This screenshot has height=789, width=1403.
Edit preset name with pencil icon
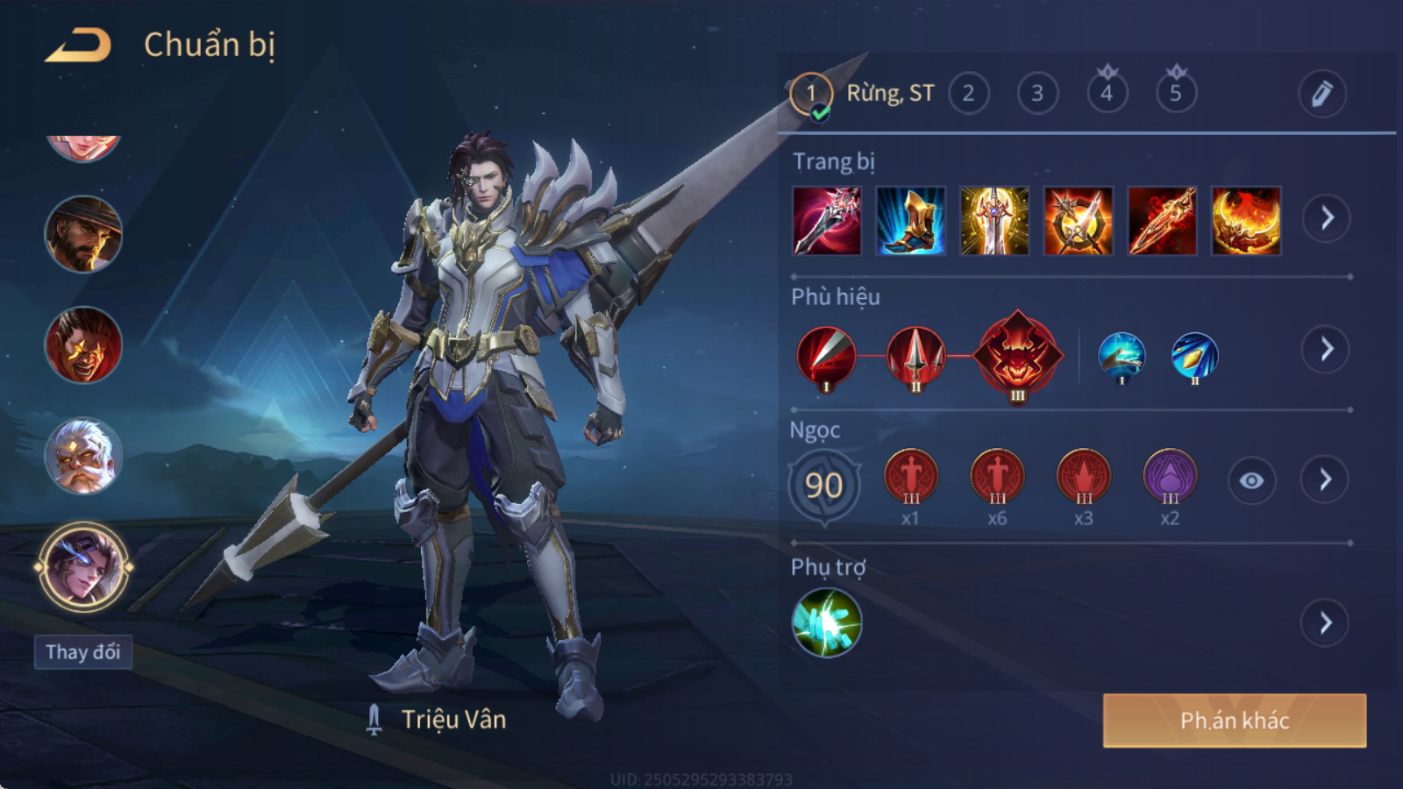click(1321, 94)
